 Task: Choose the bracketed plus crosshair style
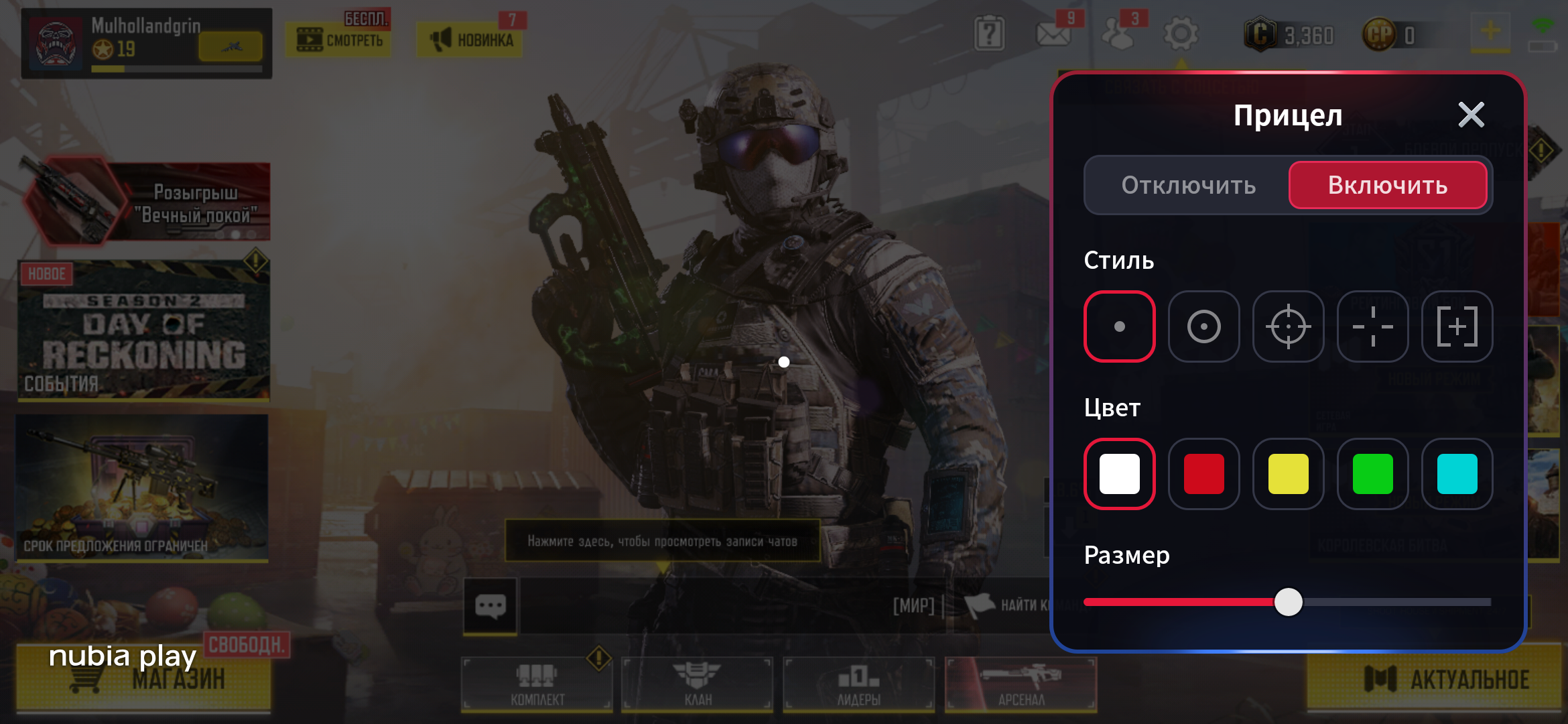tap(1457, 326)
